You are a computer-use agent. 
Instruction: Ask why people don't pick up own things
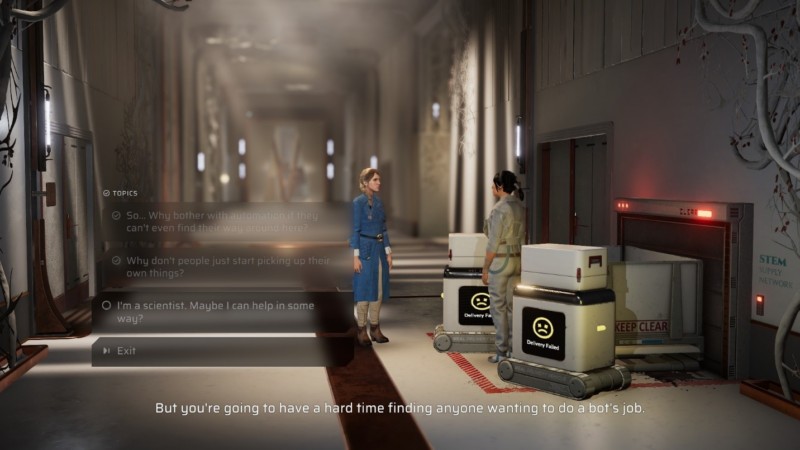point(215,267)
